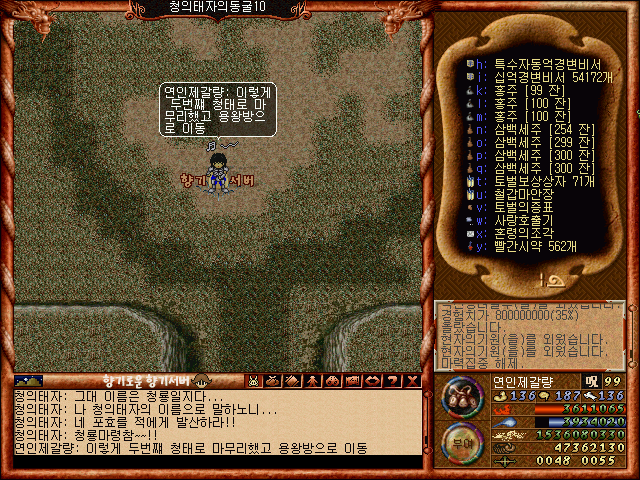The width and height of the screenshot is (640, 480).
Task: Click the chat input line
Action: point(215,462)
